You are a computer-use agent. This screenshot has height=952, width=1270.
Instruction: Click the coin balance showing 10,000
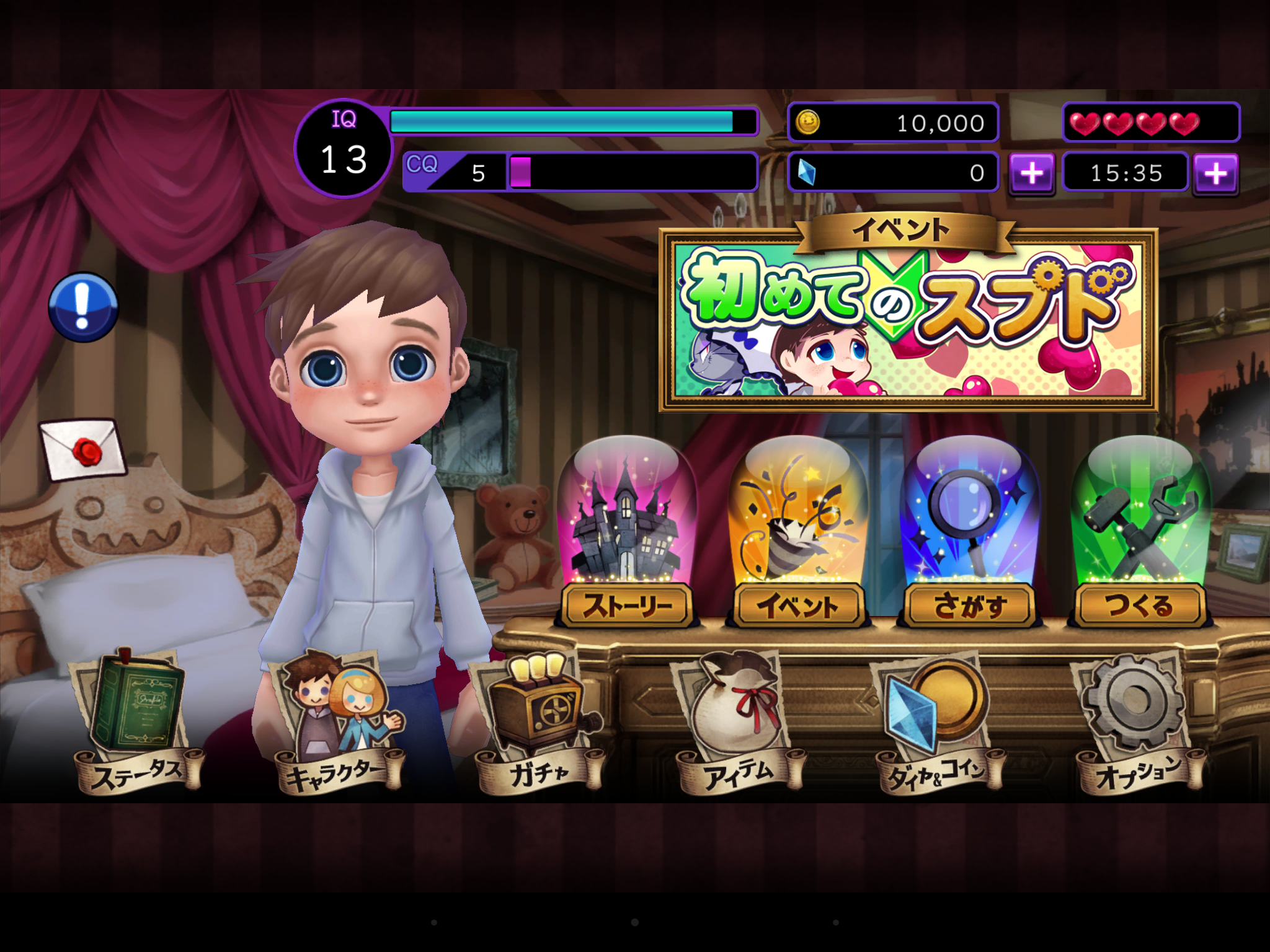[x=893, y=122]
